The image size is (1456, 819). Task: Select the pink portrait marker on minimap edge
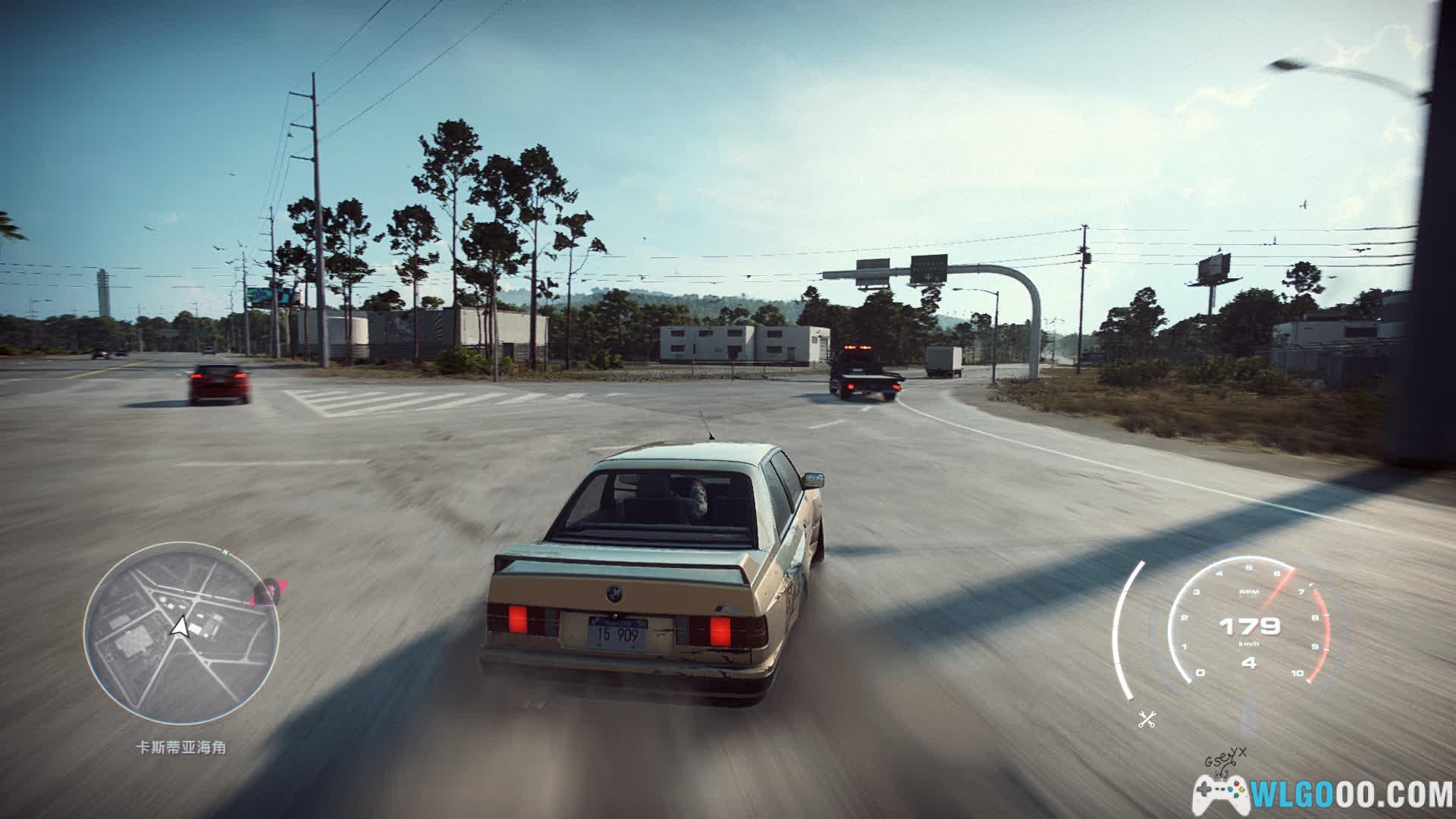click(268, 591)
